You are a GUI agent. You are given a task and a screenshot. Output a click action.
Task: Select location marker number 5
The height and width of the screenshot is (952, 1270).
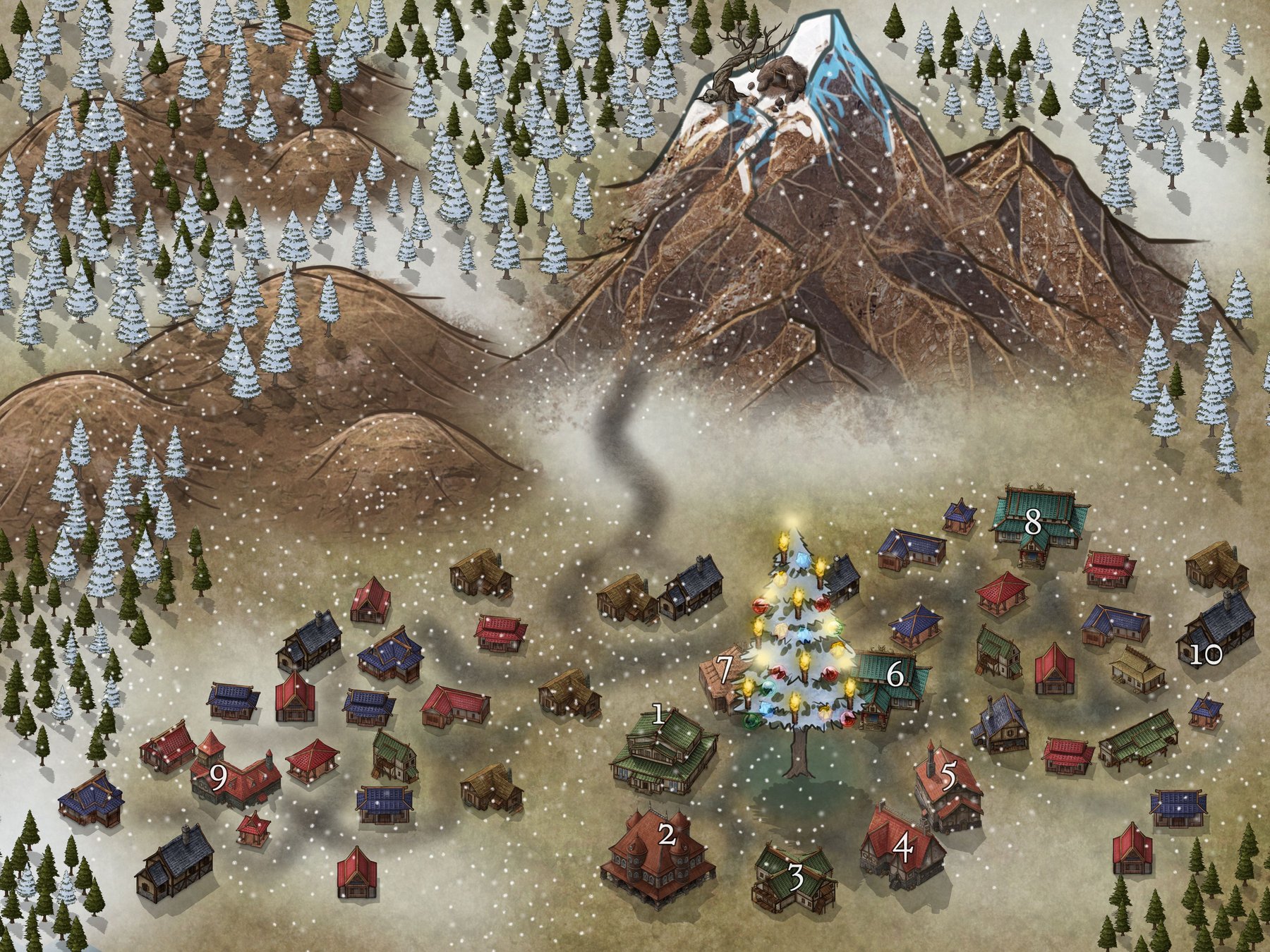(x=948, y=776)
